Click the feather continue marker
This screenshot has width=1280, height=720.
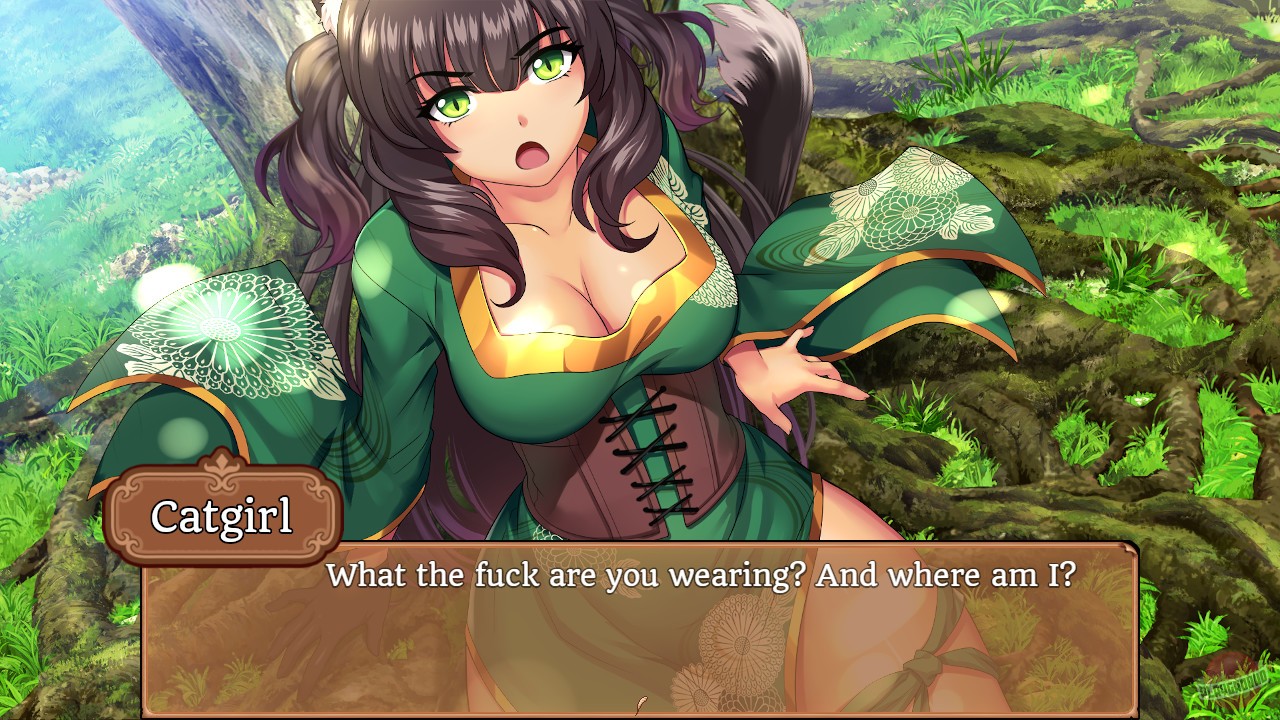(x=642, y=703)
